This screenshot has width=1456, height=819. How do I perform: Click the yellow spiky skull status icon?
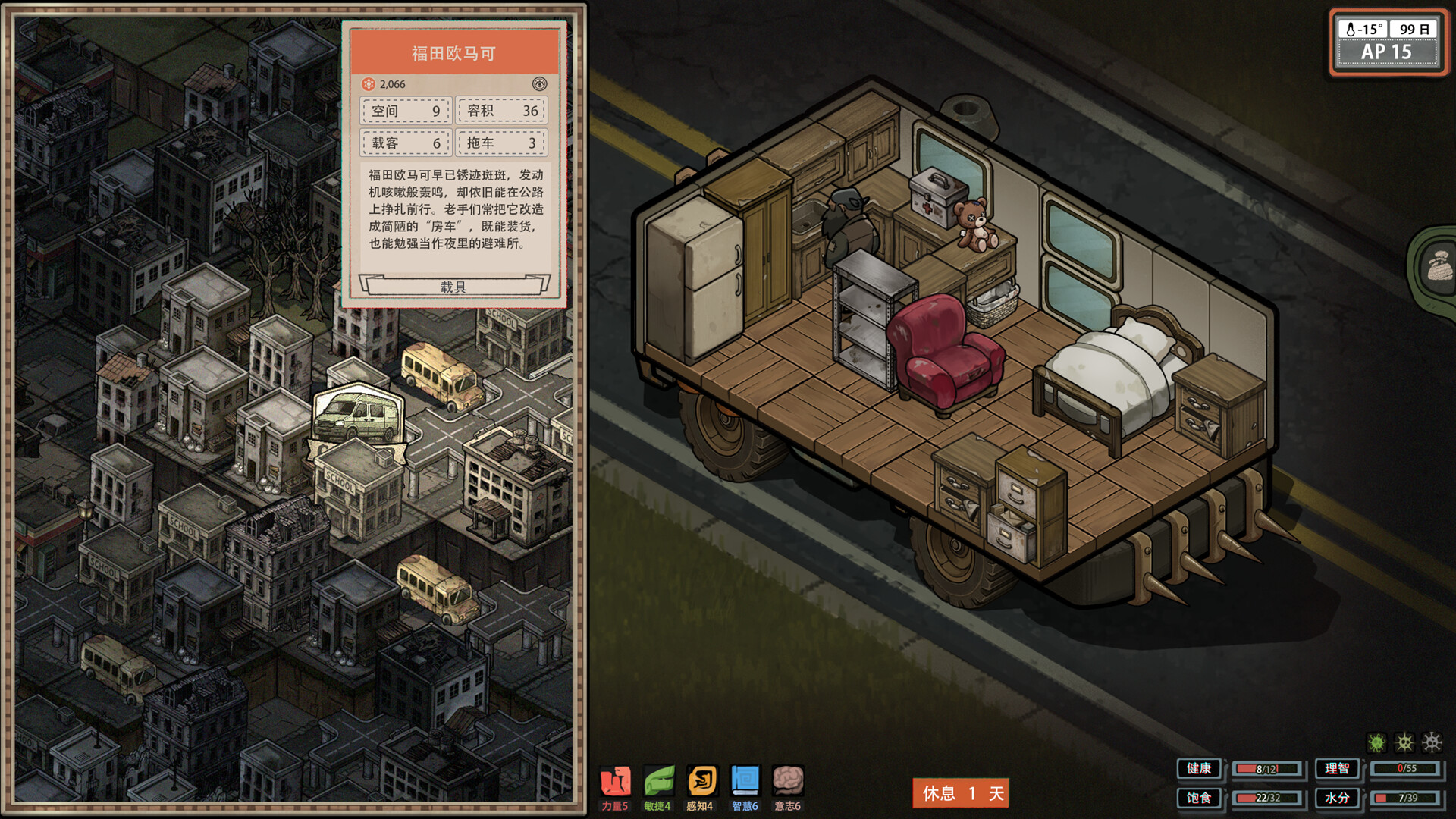[x=1404, y=742]
